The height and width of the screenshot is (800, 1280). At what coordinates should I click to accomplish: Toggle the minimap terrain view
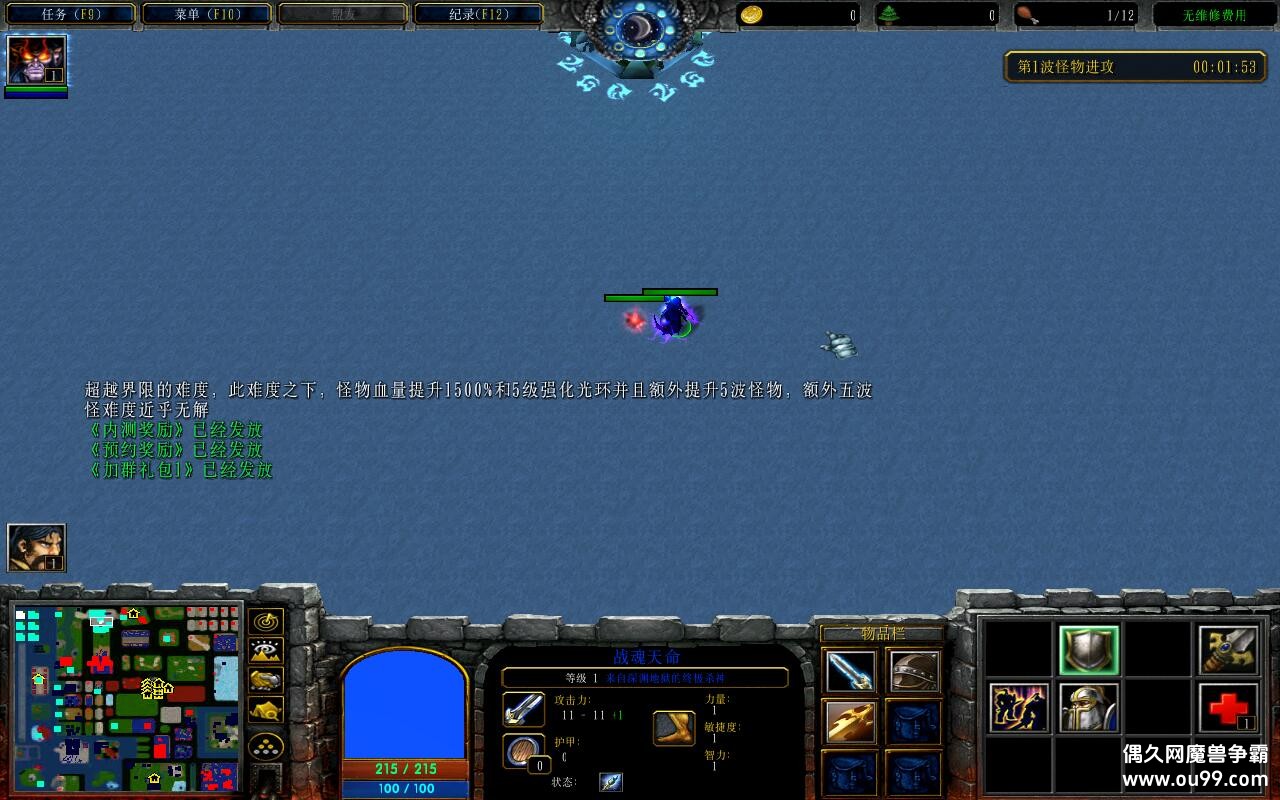pyautogui.click(x=265, y=650)
